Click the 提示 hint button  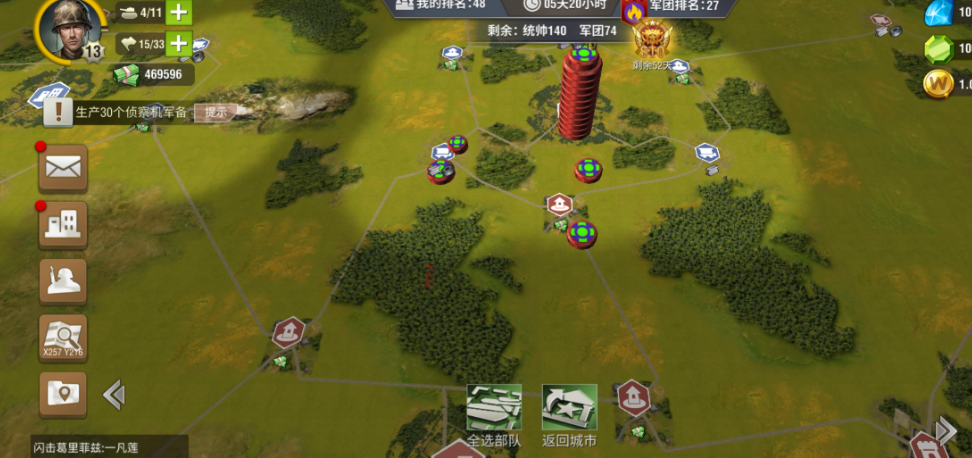tap(215, 112)
